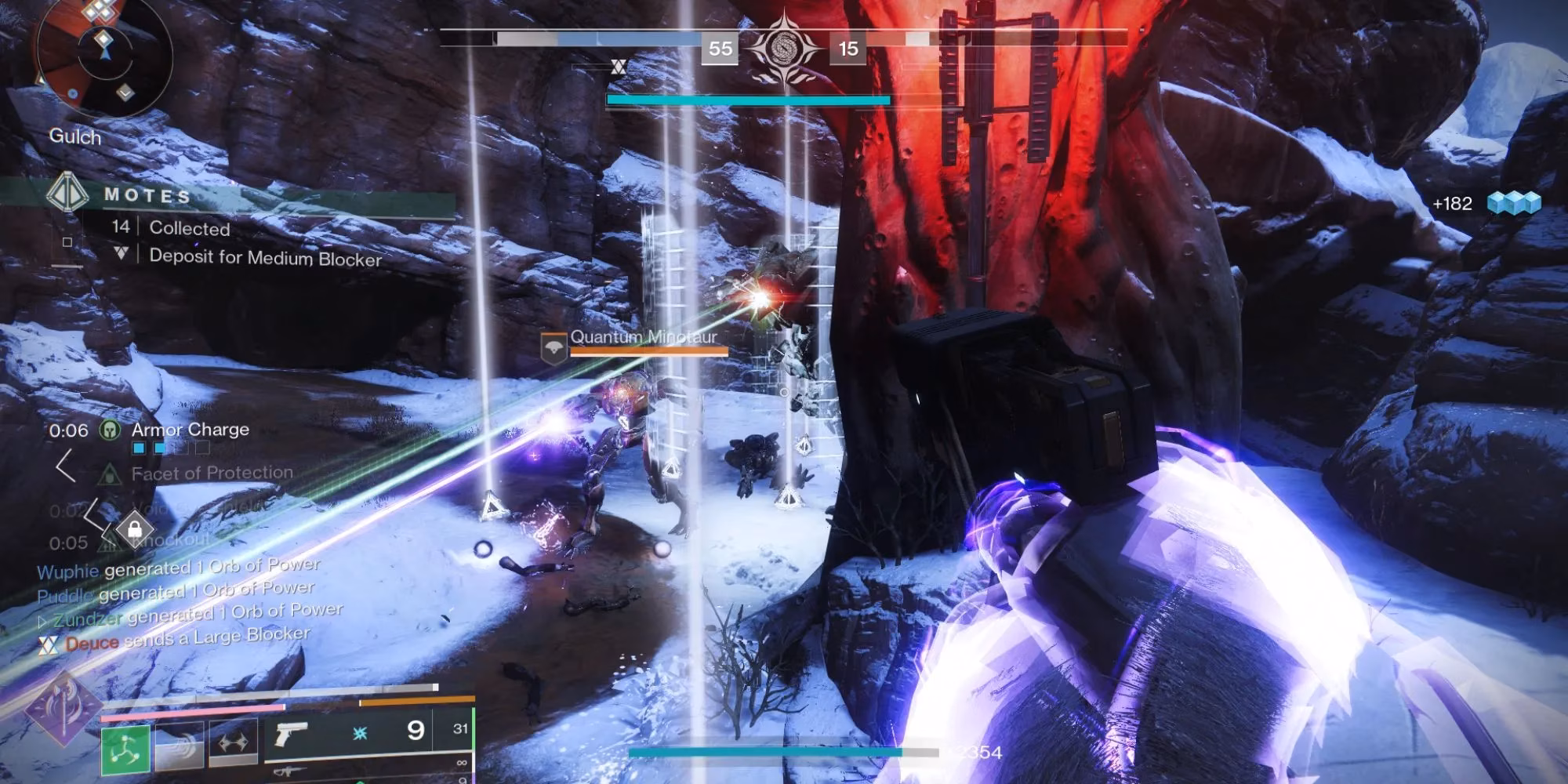
Task: Activate the purple axe super ability icon
Action: [63, 710]
